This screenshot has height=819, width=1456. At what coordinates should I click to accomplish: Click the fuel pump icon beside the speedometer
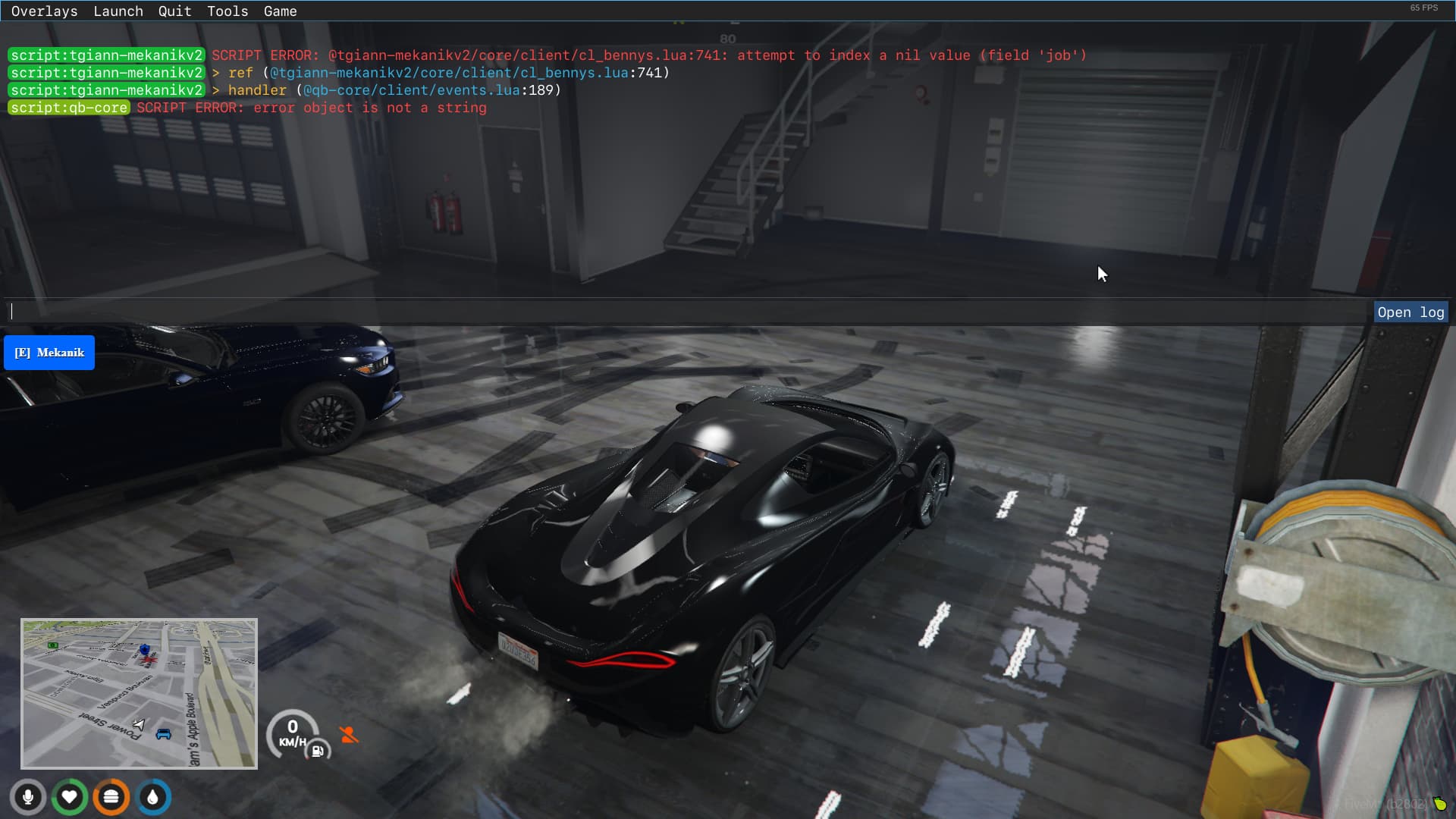[x=318, y=752]
